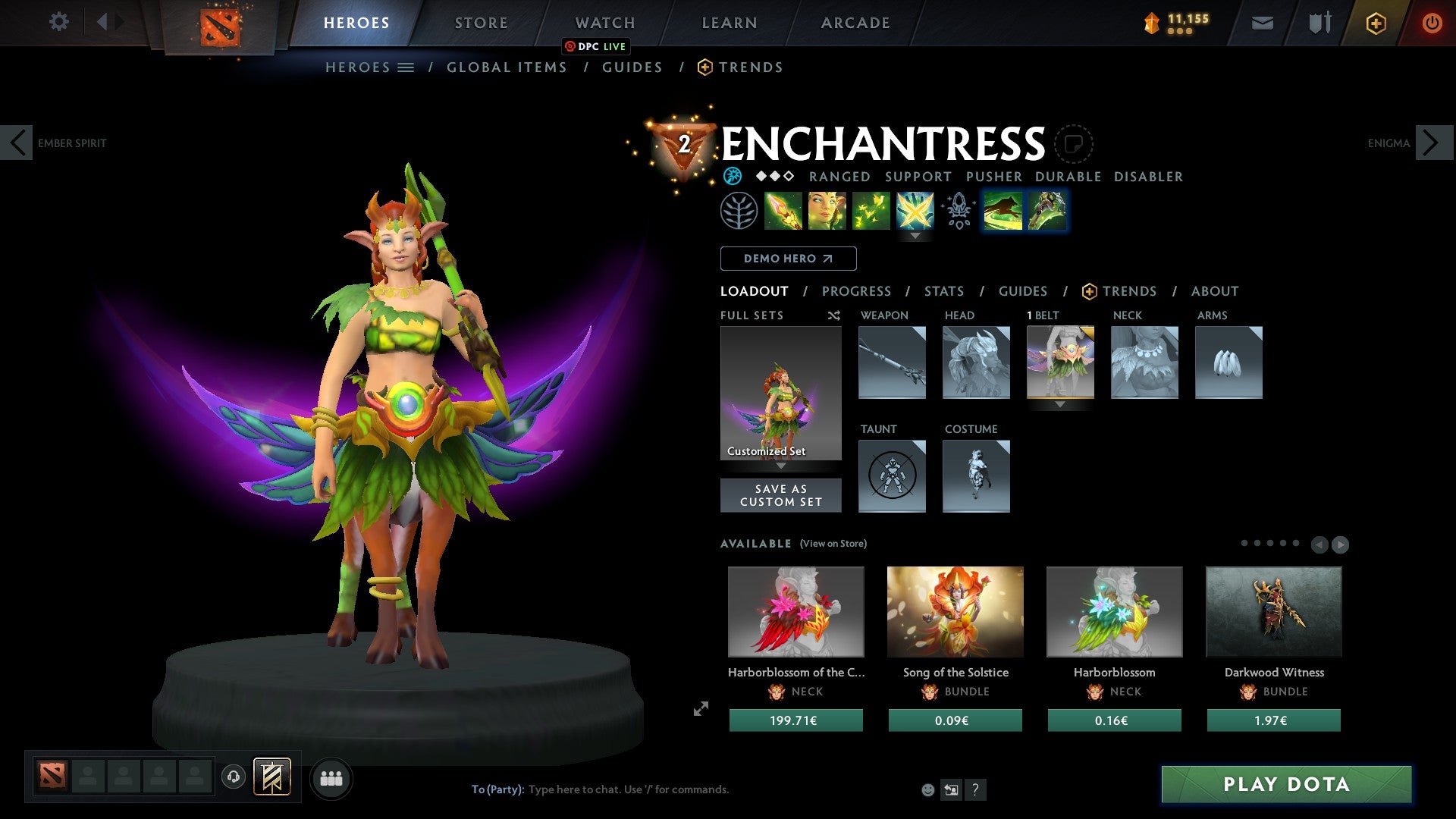
Task: Click the Aghanim's Scepter upgrade icon
Action: 958,212
